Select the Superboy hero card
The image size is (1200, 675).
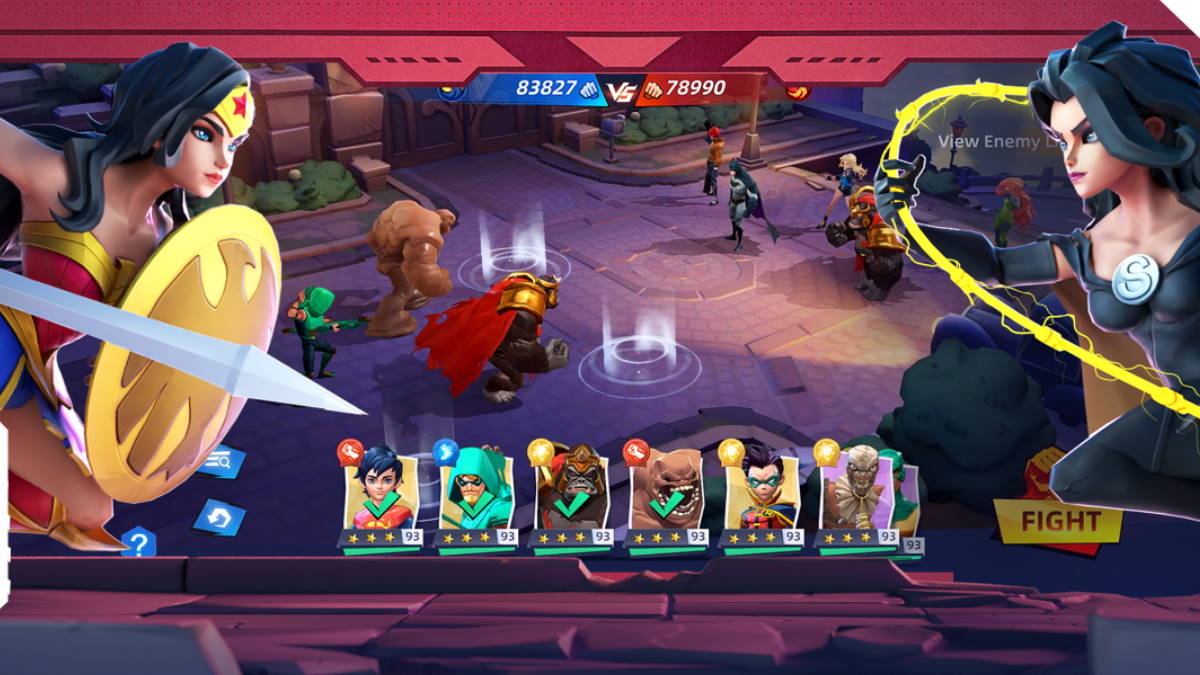tap(380, 494)
